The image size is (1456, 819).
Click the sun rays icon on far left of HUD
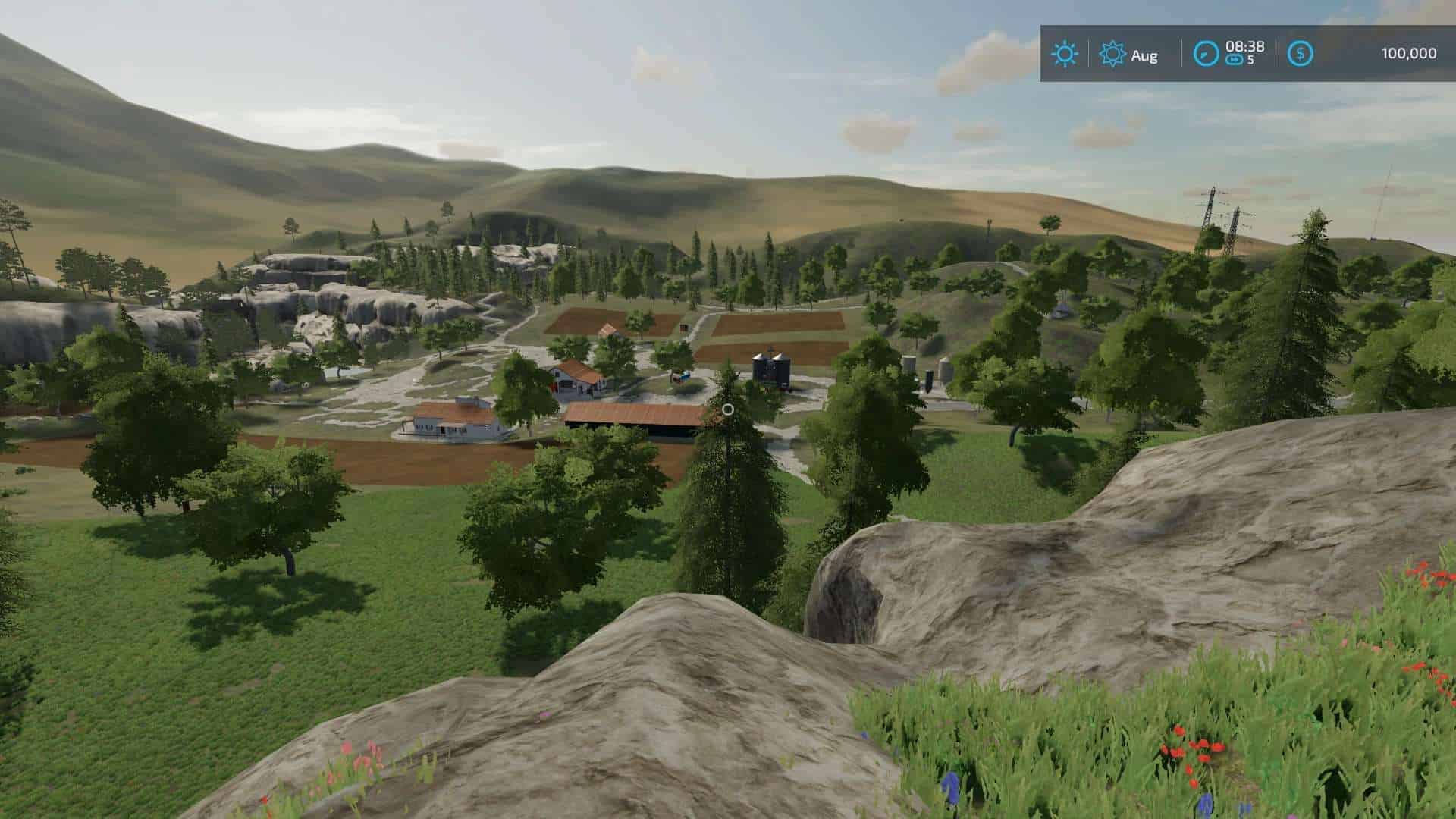coord(1065,53)
